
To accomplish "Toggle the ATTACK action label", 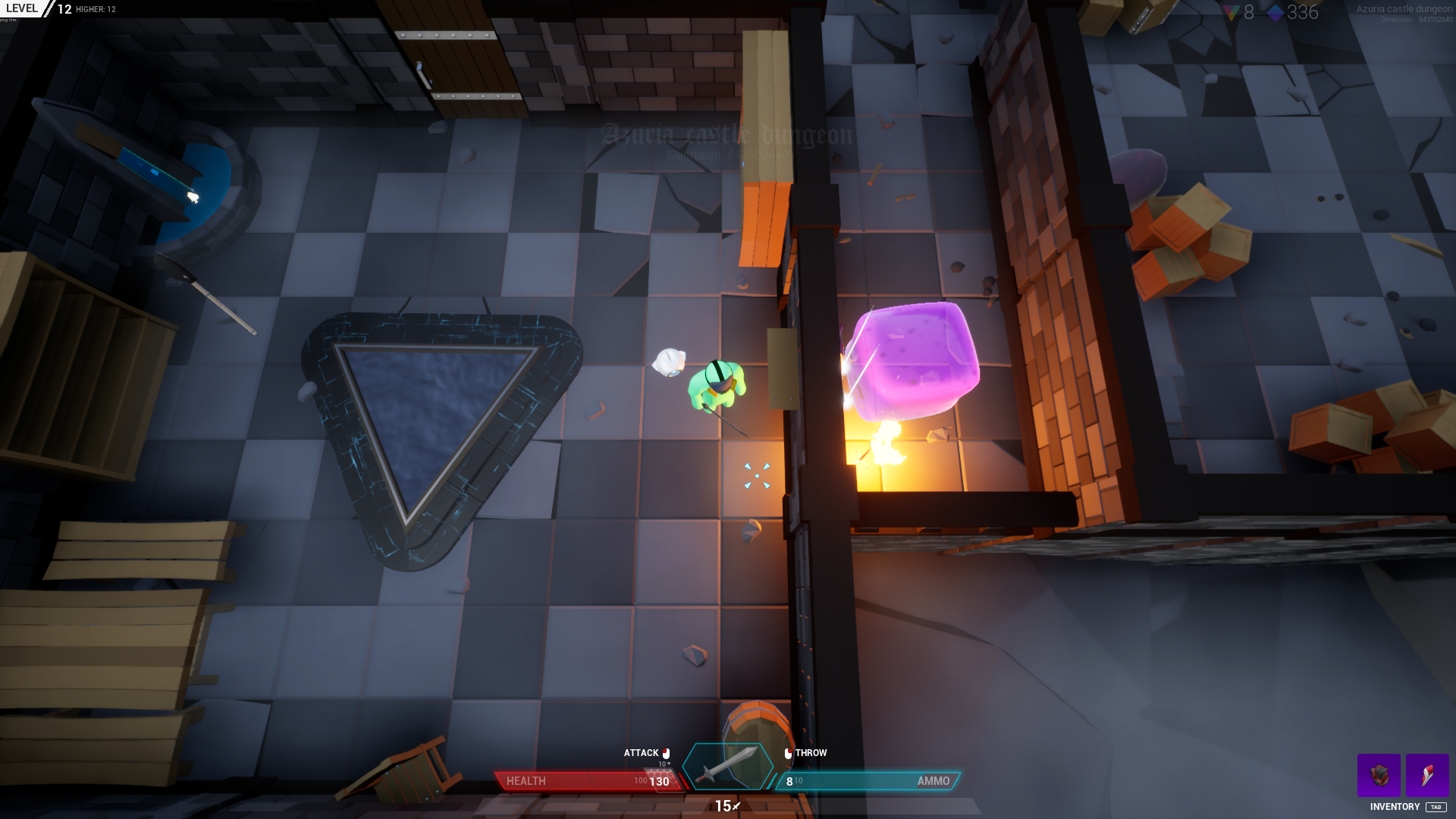I will pos(641,753).
